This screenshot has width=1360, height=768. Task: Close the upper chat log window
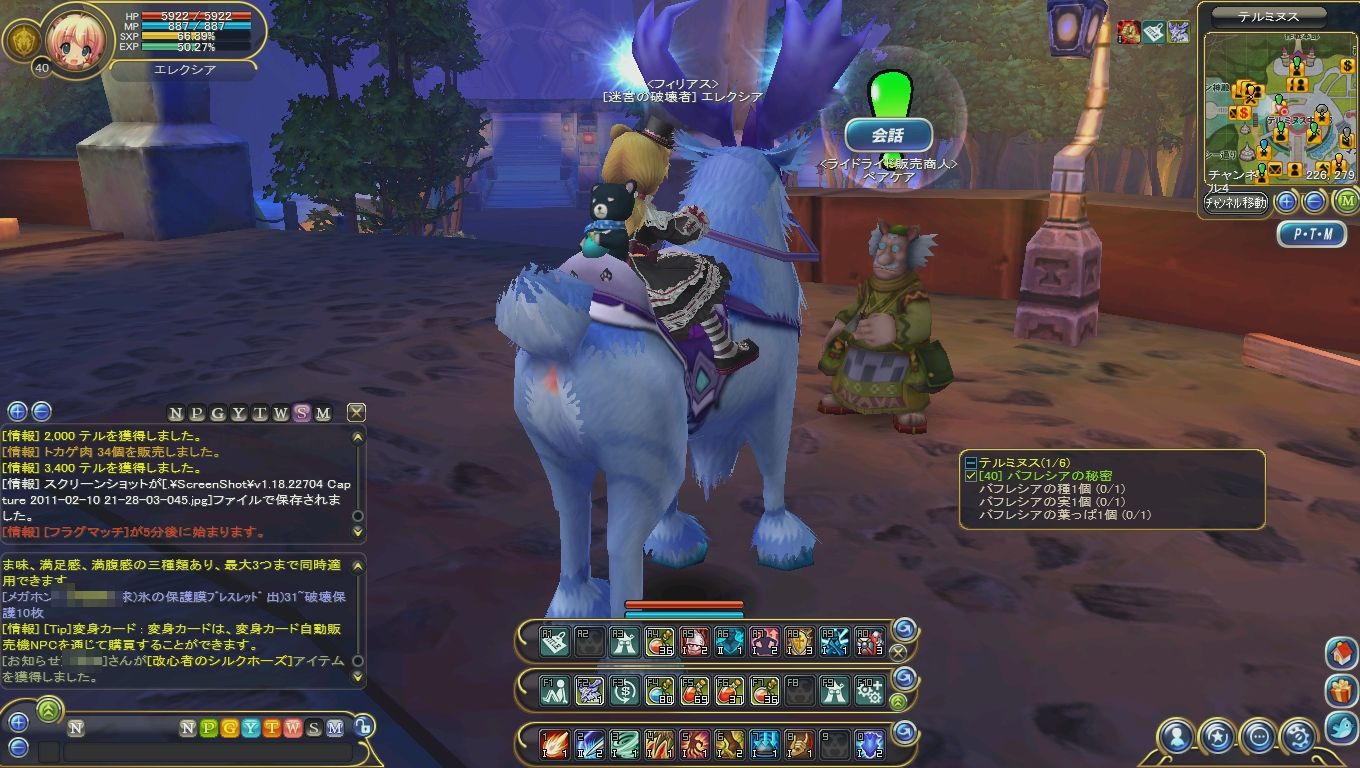pos(356,412)
